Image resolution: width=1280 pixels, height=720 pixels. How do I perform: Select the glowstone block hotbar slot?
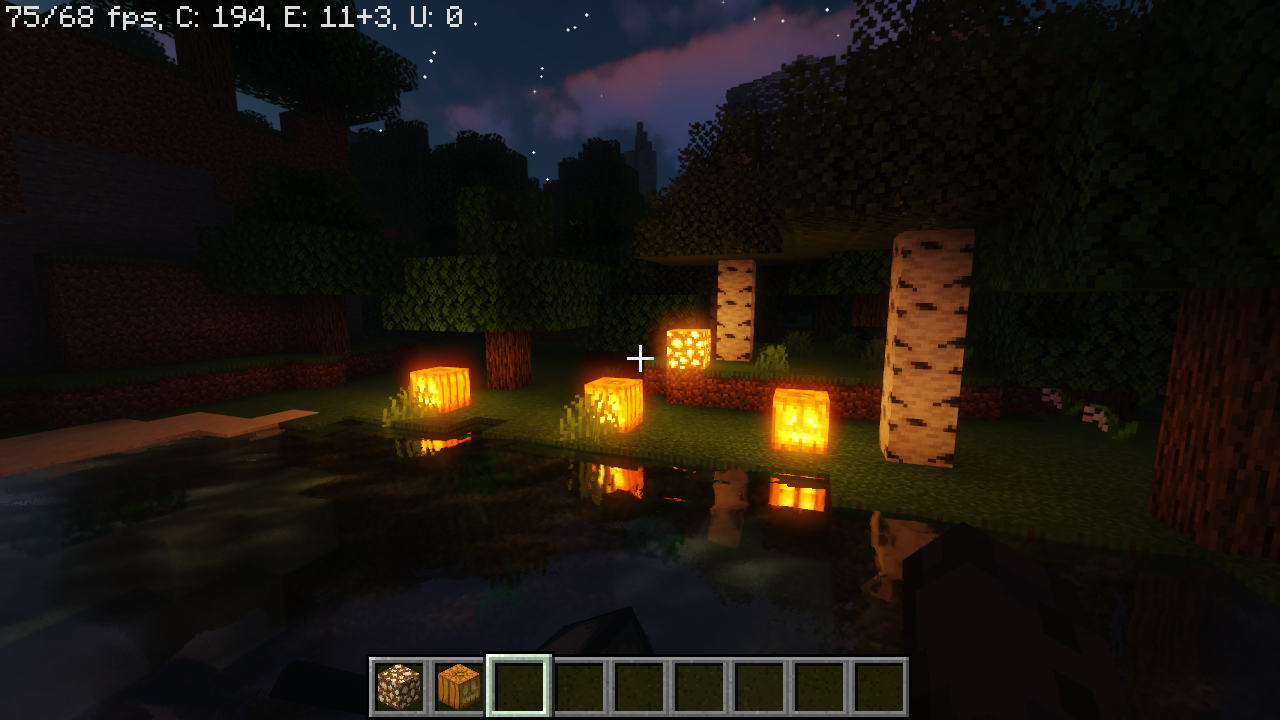(x=399, y=686)
